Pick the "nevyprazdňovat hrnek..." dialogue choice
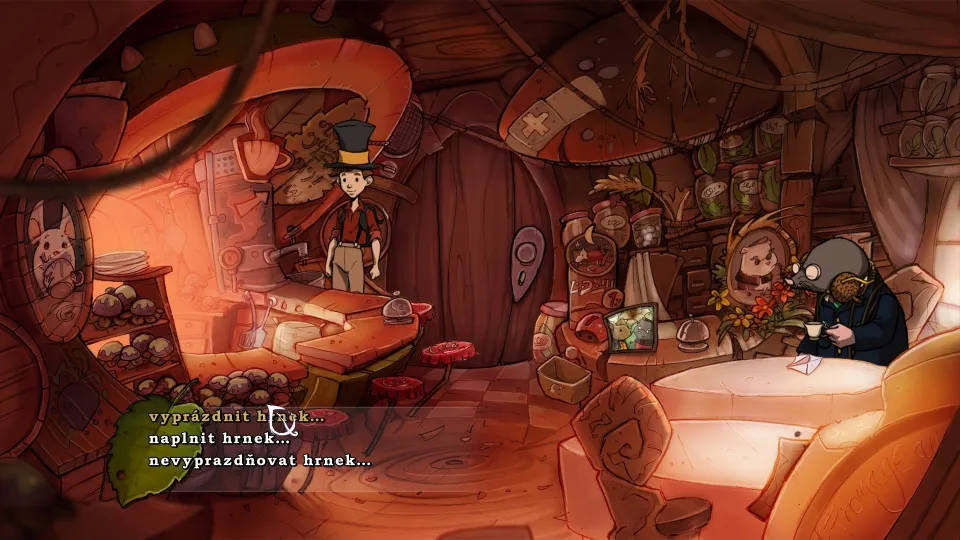Viewport: 960px width, 540px height. tap(259, 461)
